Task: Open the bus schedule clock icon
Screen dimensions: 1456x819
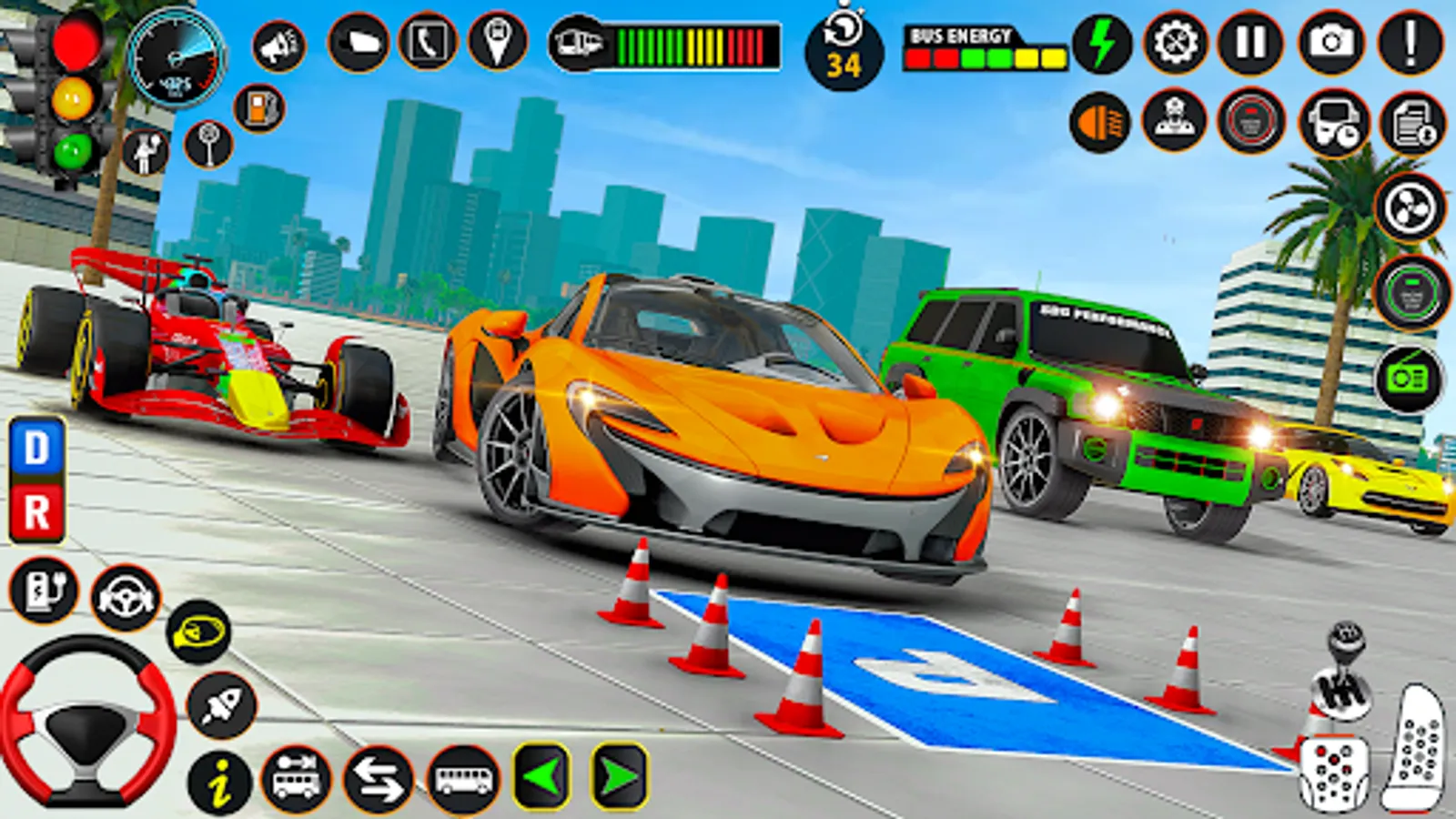Action: (1331, 121)
